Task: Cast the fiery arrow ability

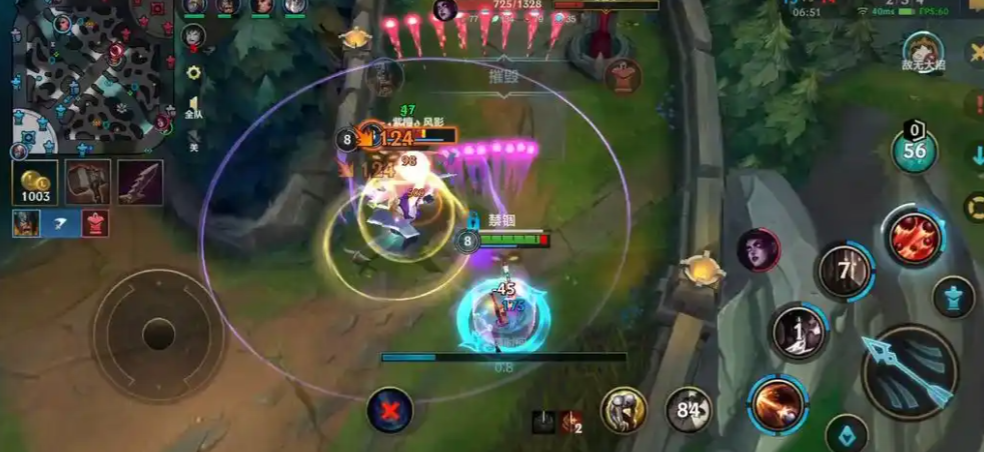Action: [x=776, y=405]
